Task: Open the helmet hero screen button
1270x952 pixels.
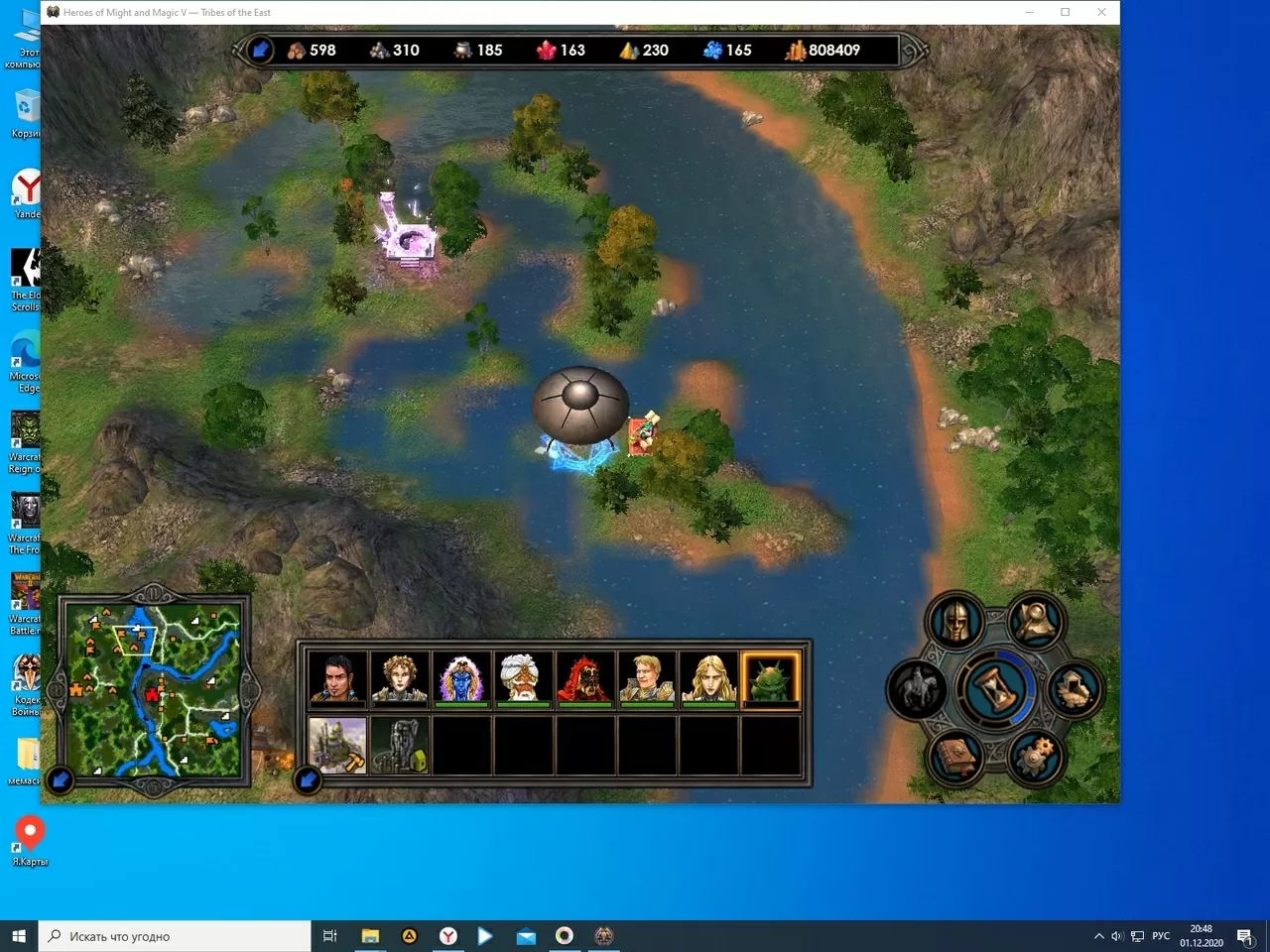Action: [x=954, y=622]
